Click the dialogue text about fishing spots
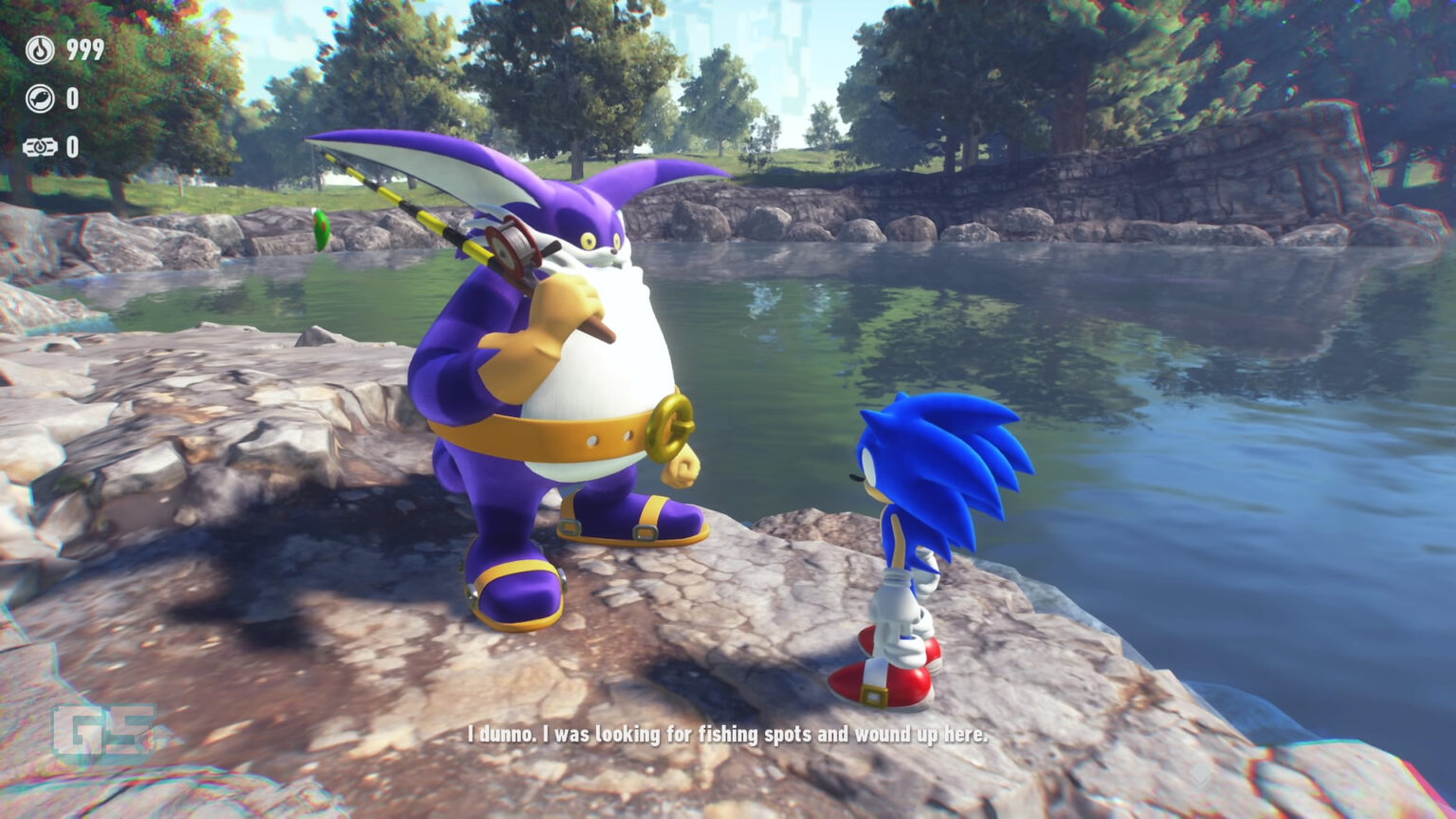1456x819 pixels. [726, 732]
